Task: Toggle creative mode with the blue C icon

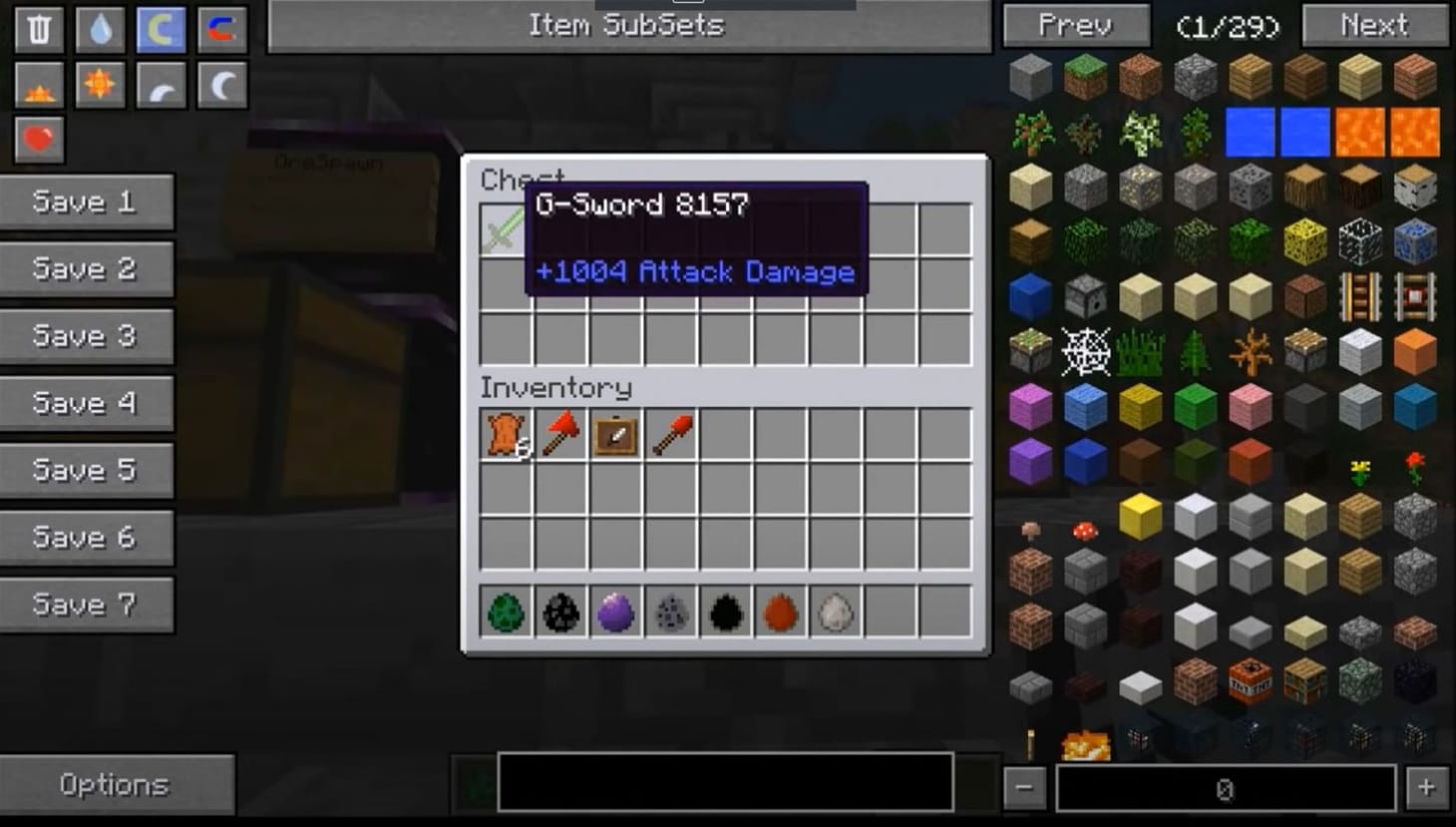Action: click(x=161, y=28)
